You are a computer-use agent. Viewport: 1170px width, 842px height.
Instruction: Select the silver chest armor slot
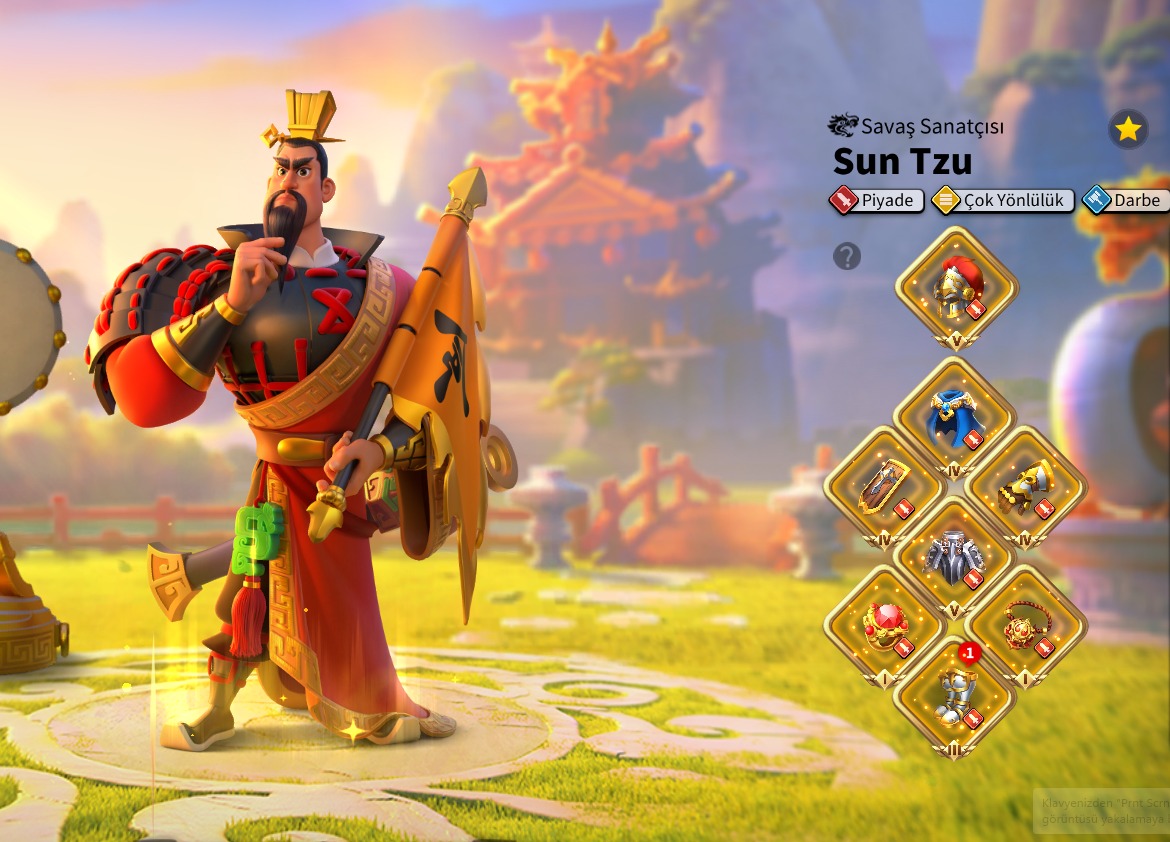[x=955, y=556]
